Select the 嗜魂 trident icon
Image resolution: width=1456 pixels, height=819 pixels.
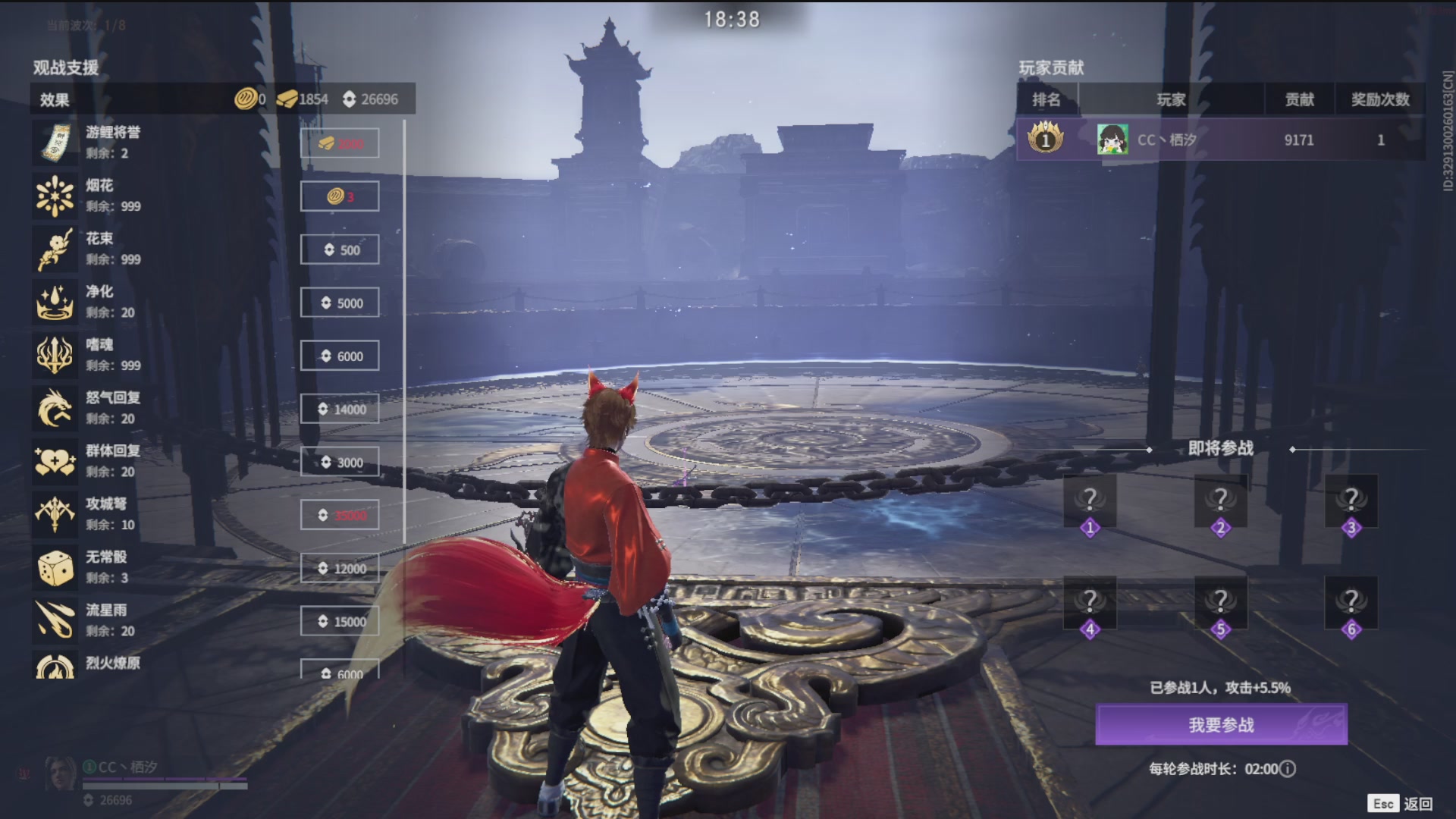point(55,355)
